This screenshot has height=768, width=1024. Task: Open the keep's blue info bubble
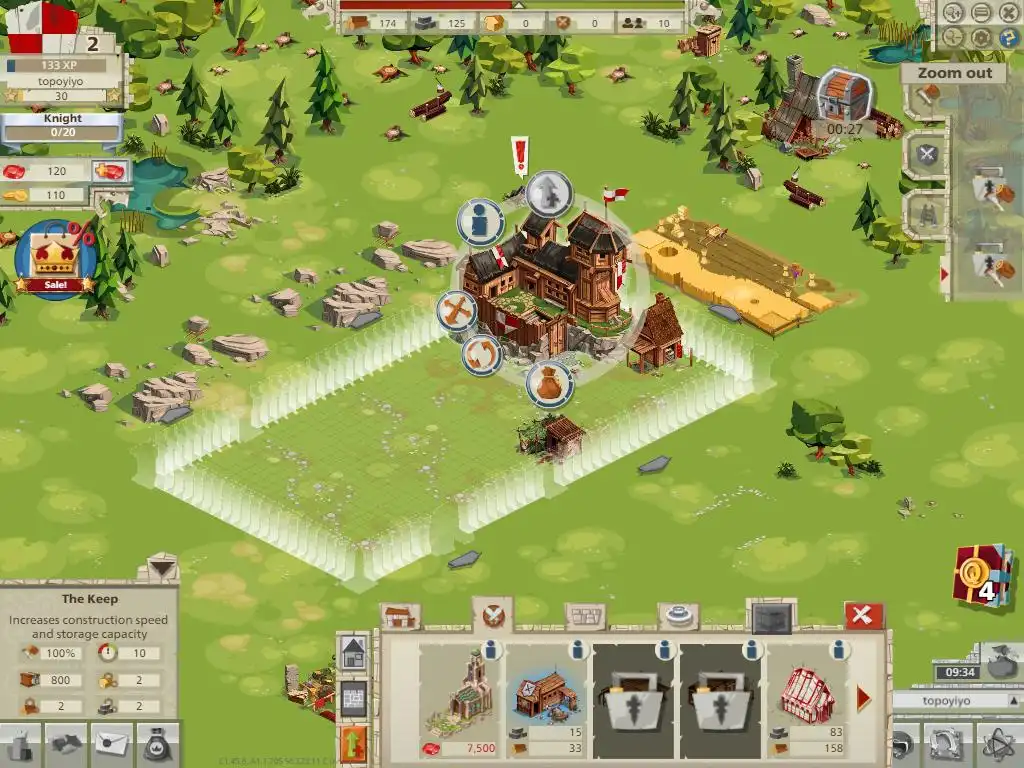pos(480,221)
